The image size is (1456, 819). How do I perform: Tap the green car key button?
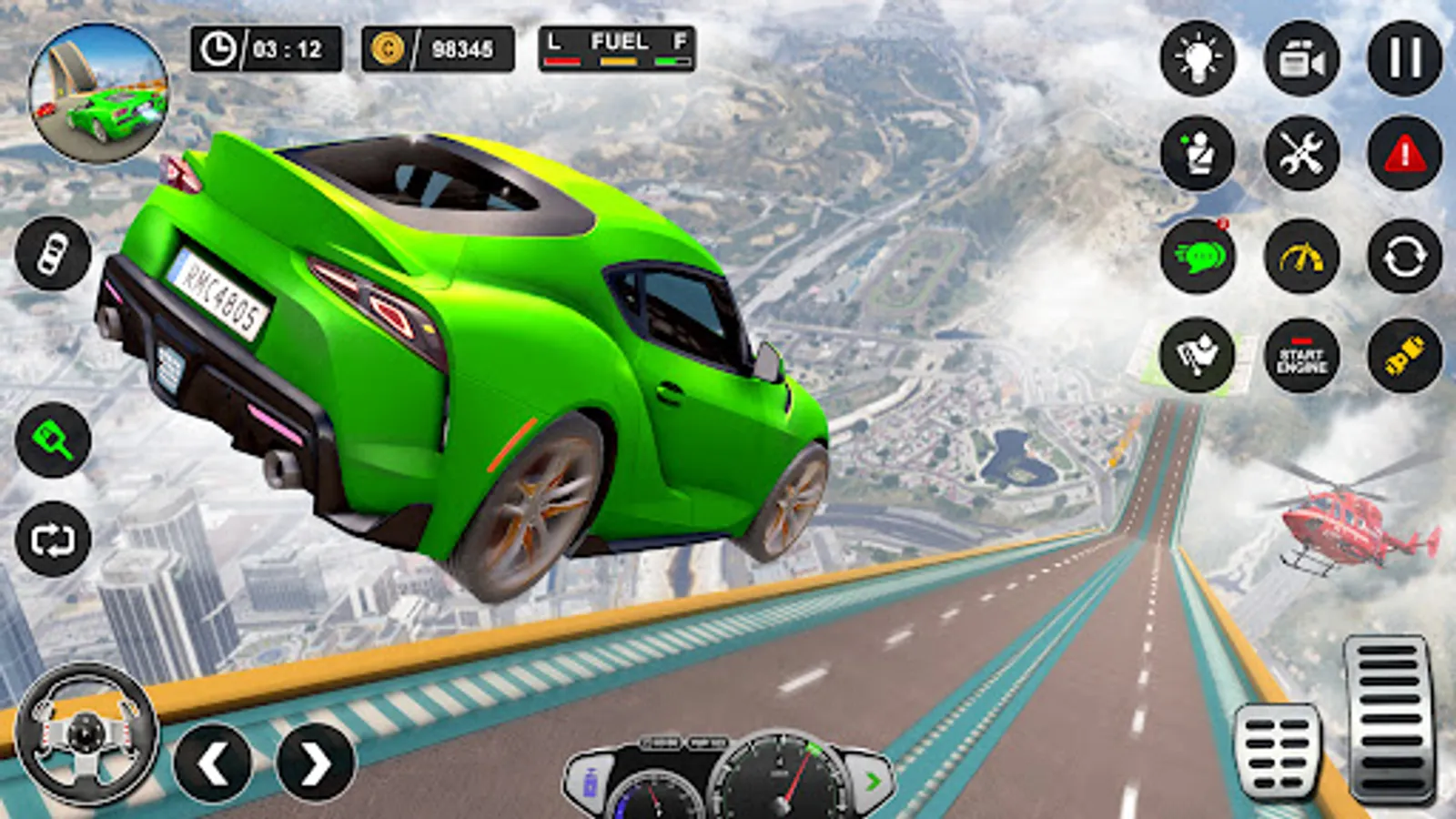click(53, 440)
